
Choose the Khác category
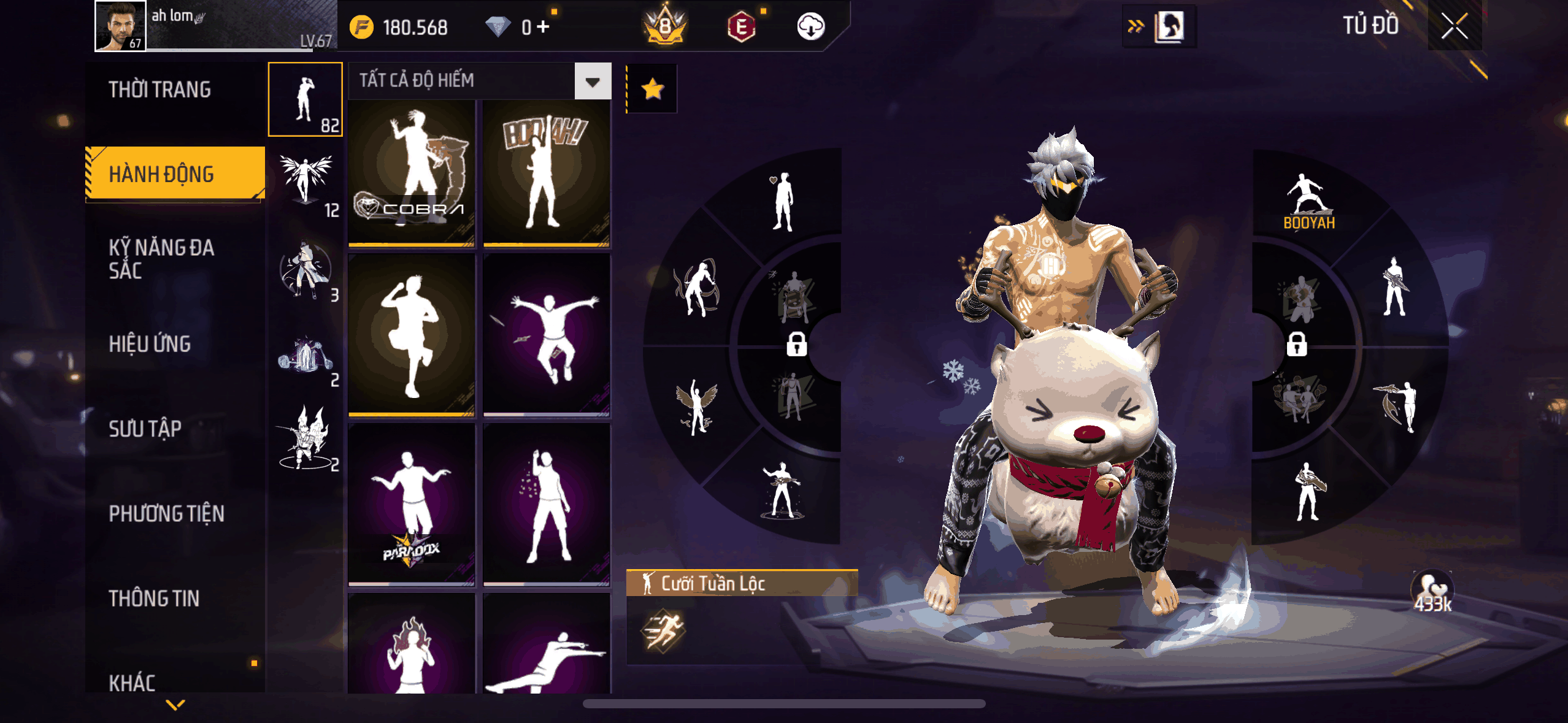click(133, 682)
